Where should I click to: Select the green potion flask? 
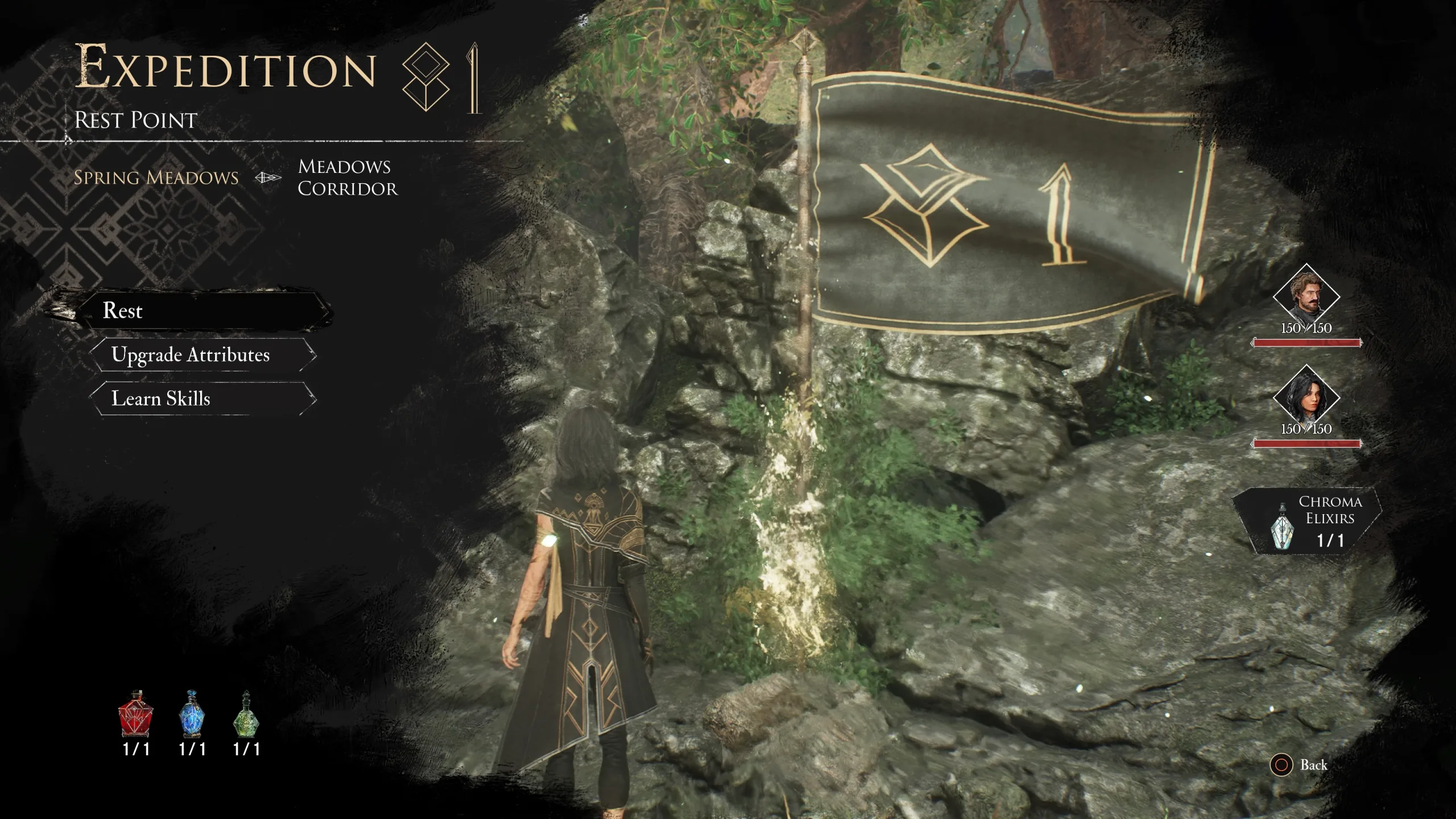coord(246,714)
